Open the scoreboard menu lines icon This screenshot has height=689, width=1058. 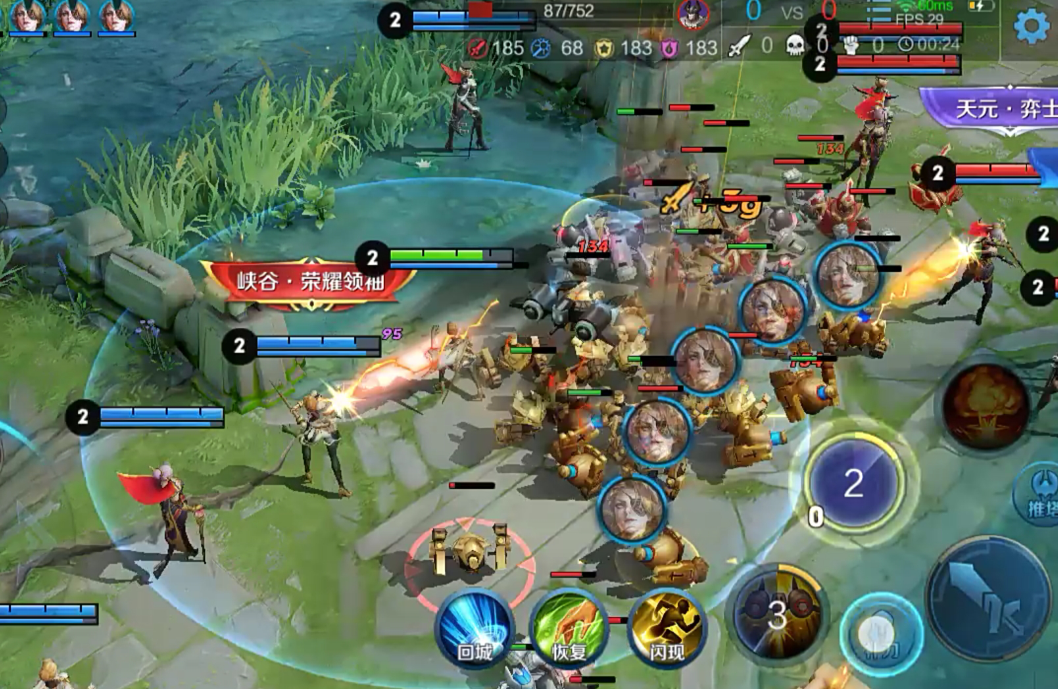(x=879, y=13)
